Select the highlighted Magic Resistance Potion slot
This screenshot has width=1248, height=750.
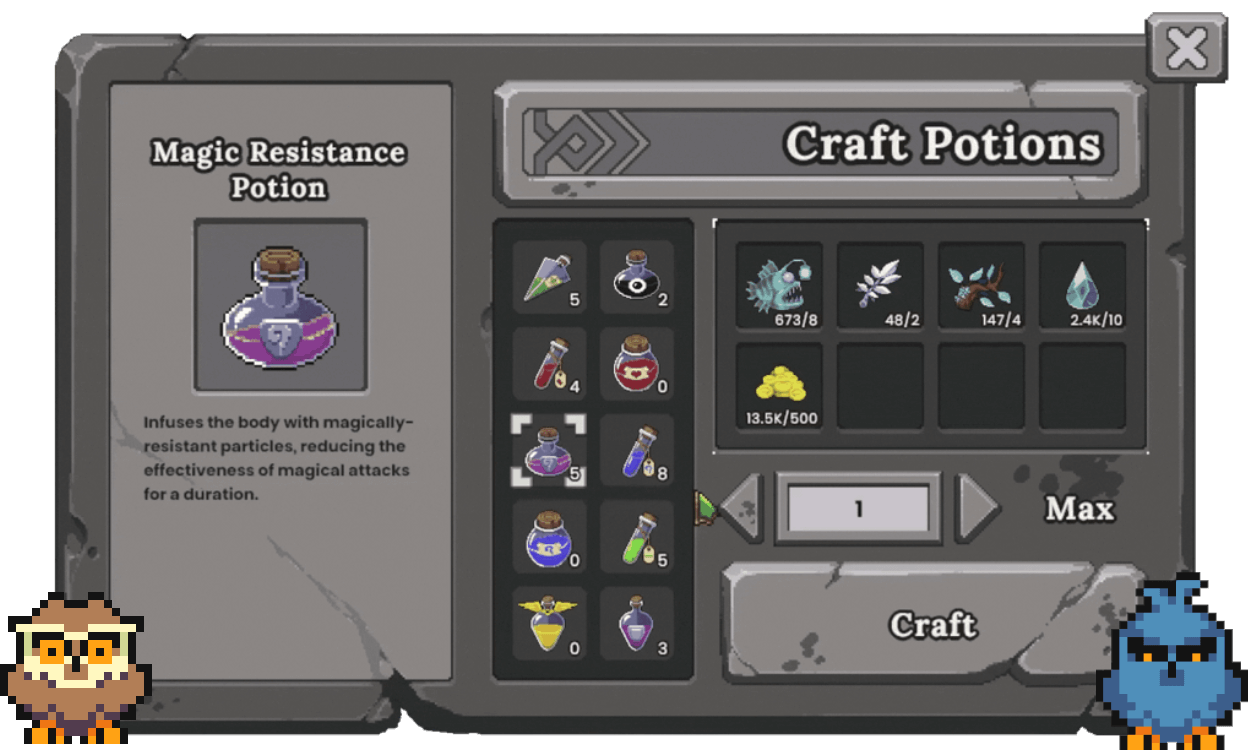click(x=549, y=451)
